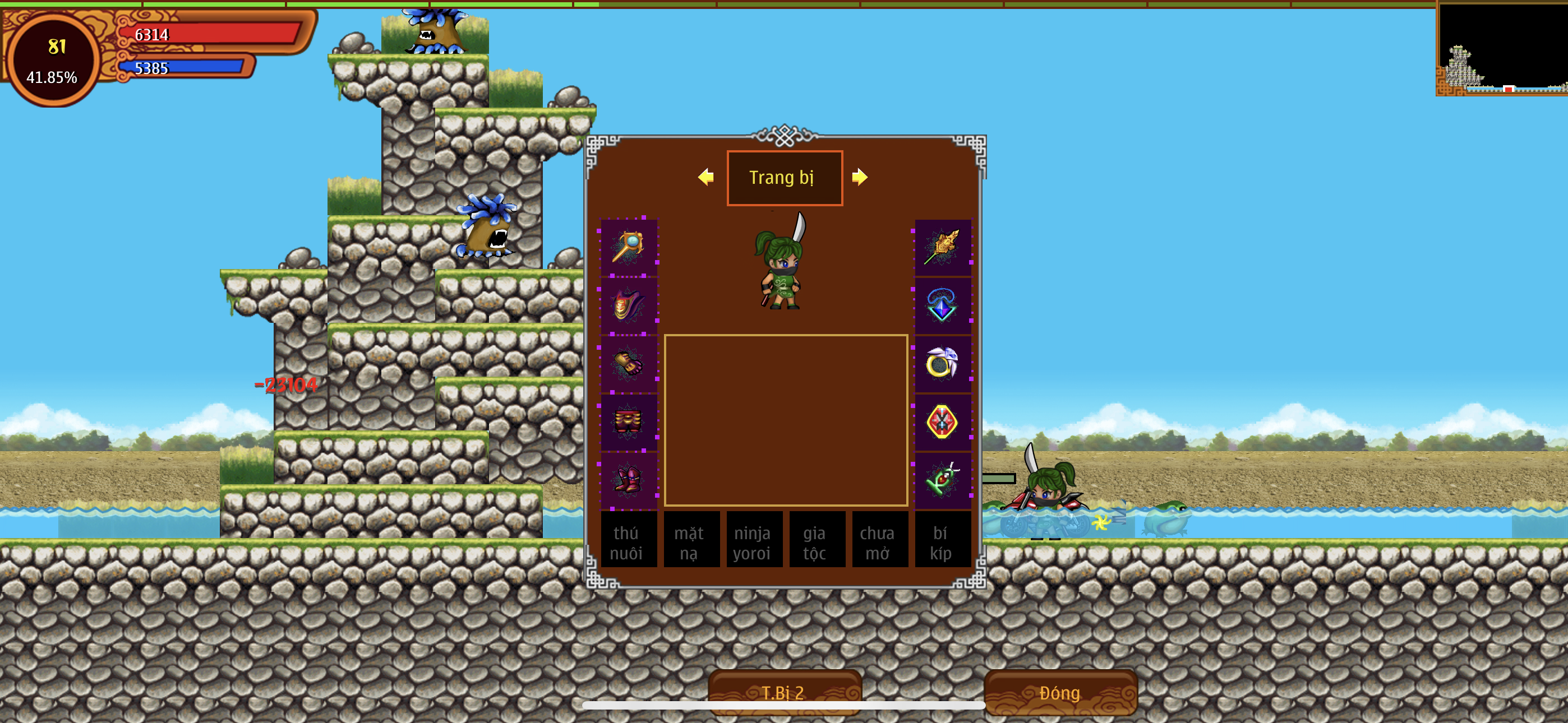Viewport: 1568px width, 723px height.
Task: Choose the blue gem necklace slot
Action: 942,305
